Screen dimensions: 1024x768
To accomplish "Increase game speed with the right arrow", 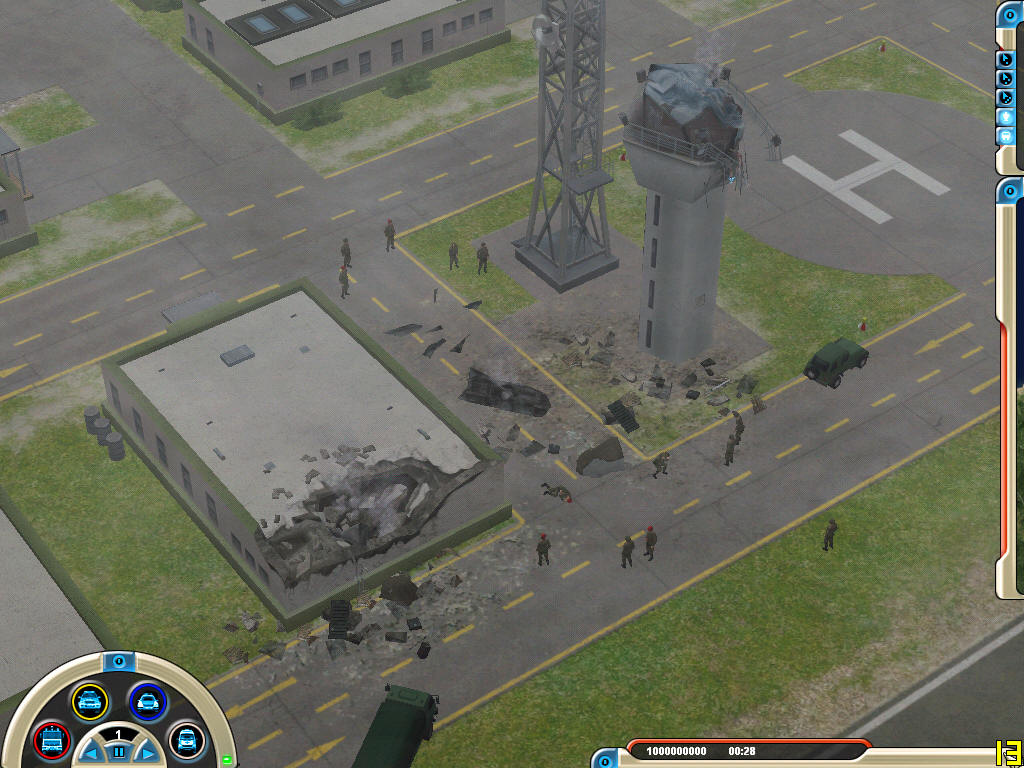I will tap(146, 752).
